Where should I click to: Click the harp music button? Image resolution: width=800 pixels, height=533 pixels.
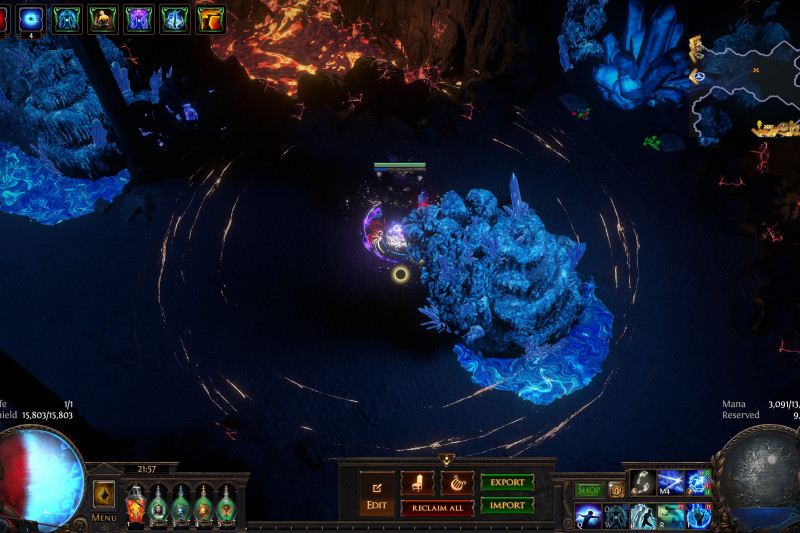tap(457, 482)
